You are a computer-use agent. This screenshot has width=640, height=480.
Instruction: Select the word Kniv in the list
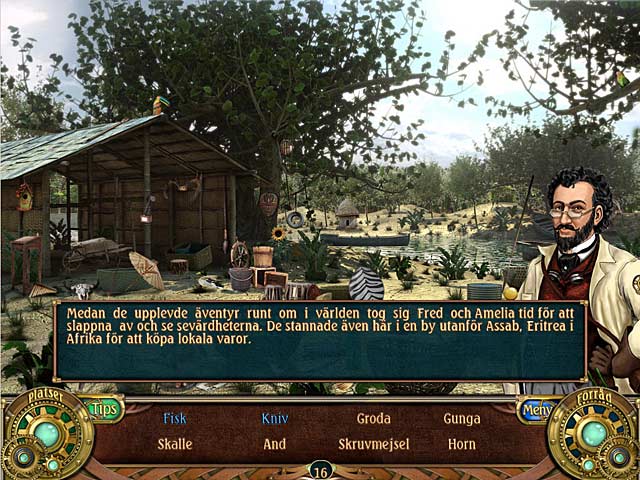click(x=274, y=419)
